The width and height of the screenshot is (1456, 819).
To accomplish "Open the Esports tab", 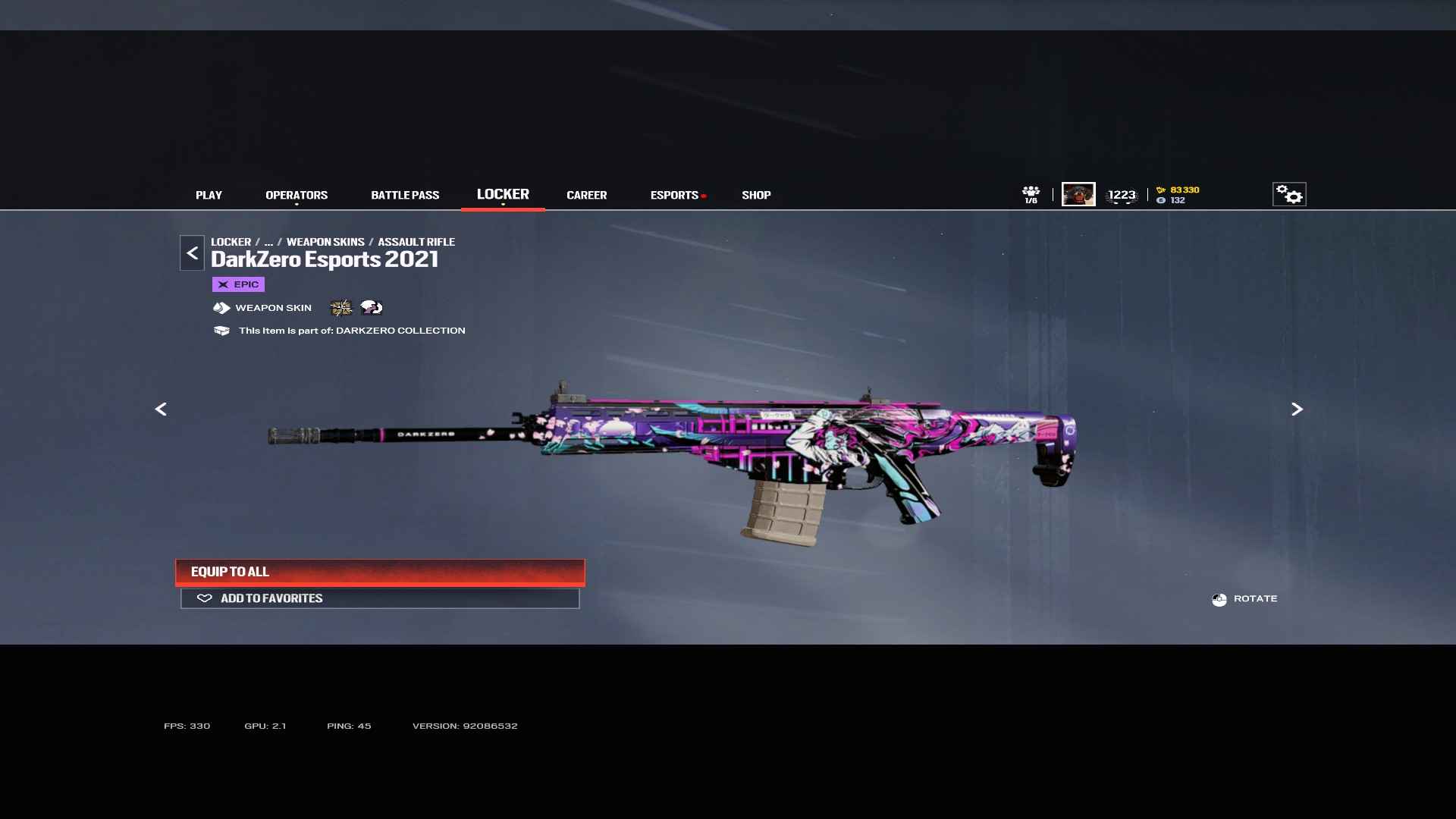I will pos(674,195).
